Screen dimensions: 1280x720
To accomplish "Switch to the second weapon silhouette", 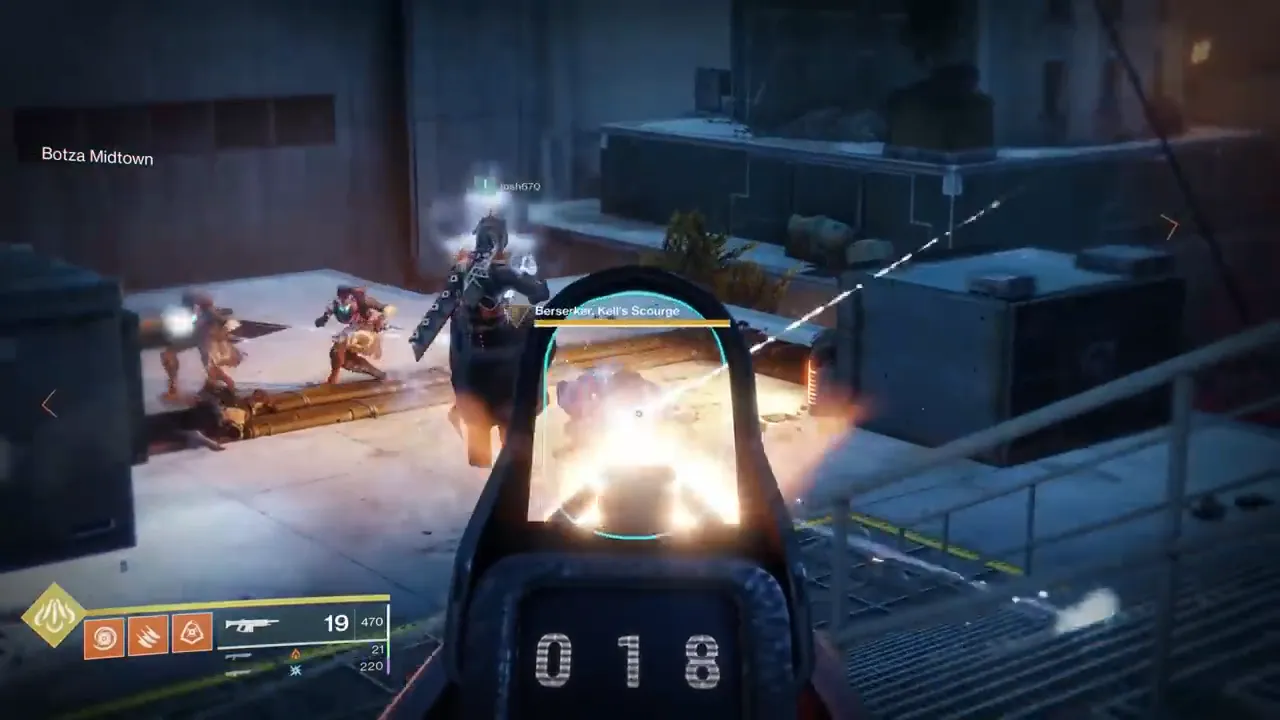I will point(239,656).
